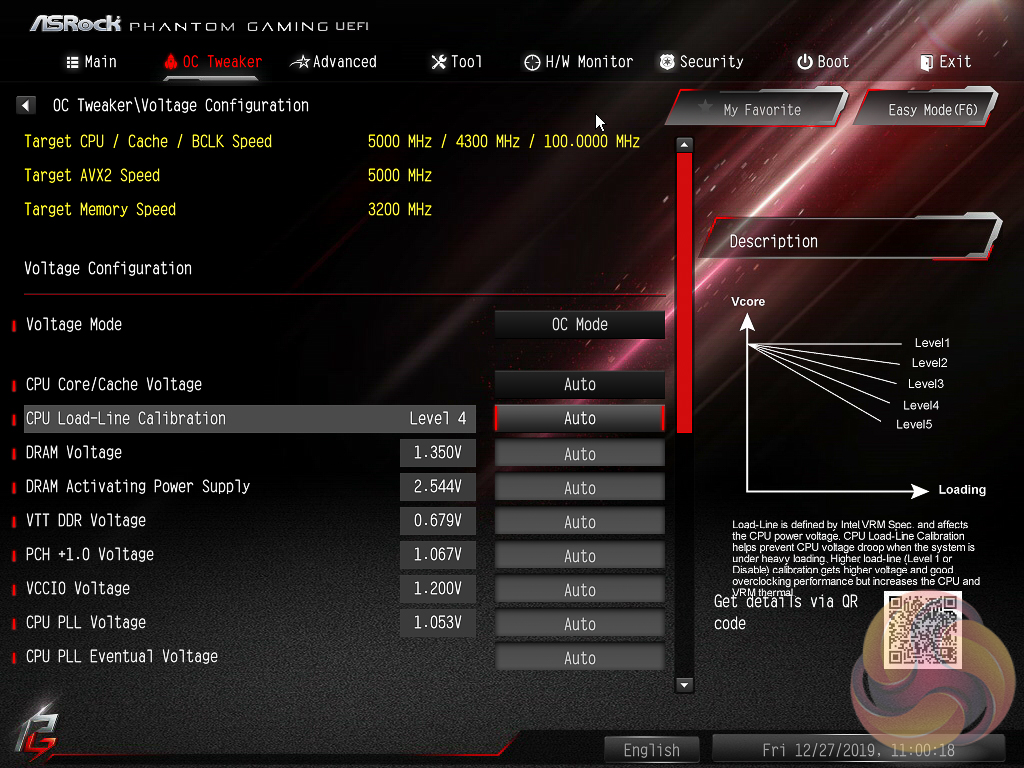1024x768 pixels.
Task: Select the Tool tab
Action: point(456,62)
